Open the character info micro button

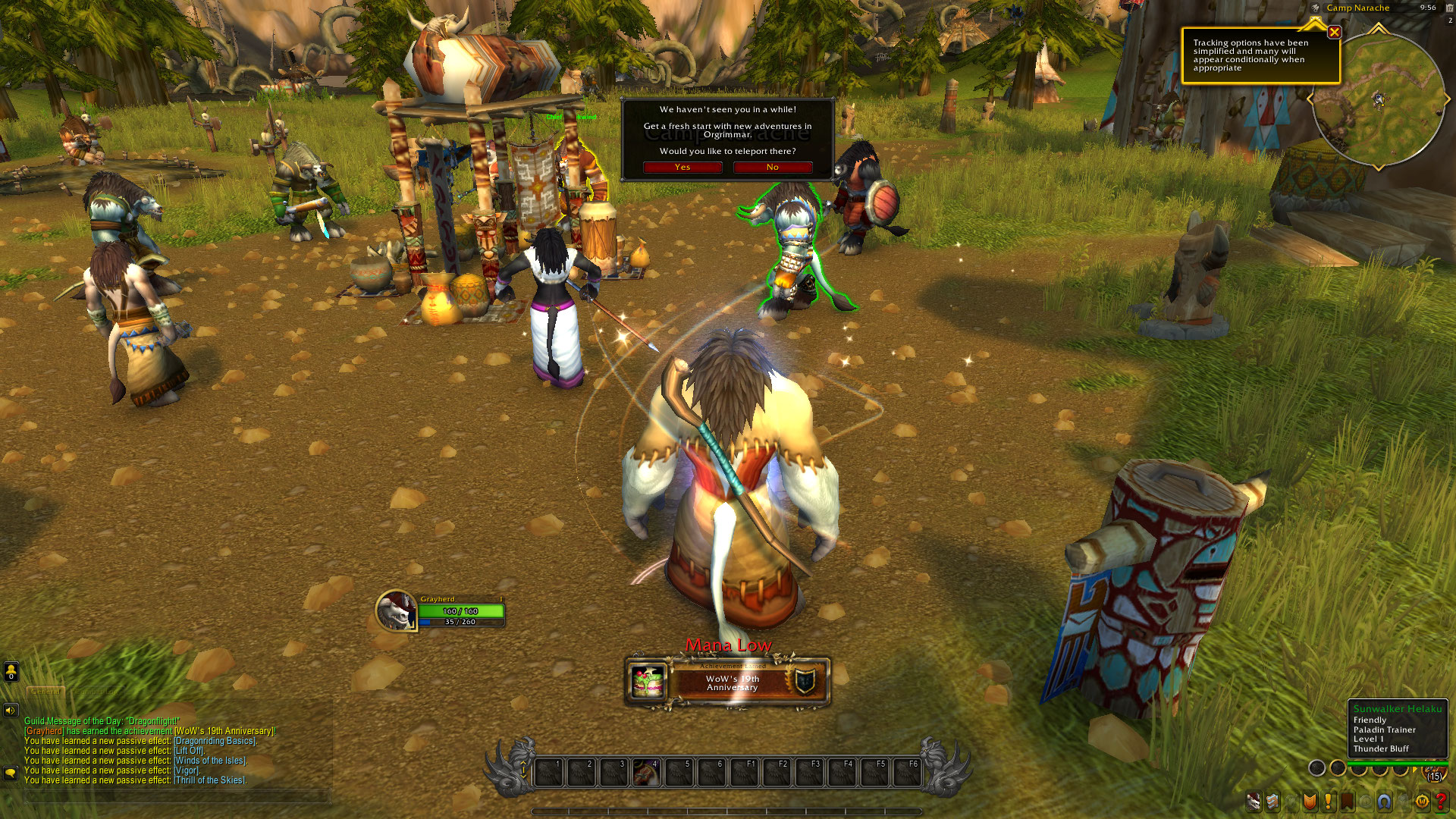click(1254, 801)
